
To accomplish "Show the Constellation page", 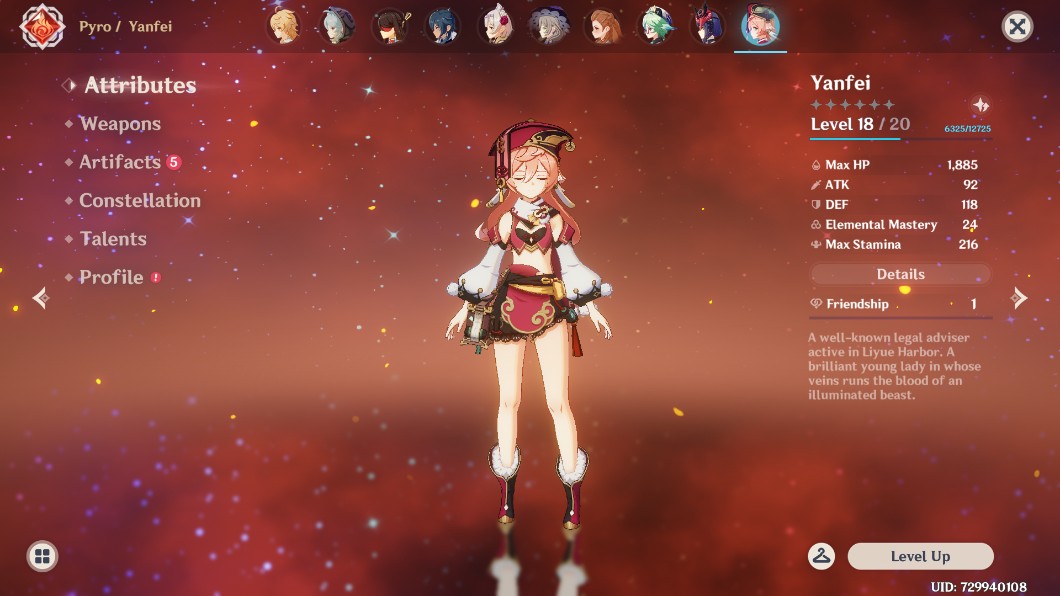I will 139,201.
